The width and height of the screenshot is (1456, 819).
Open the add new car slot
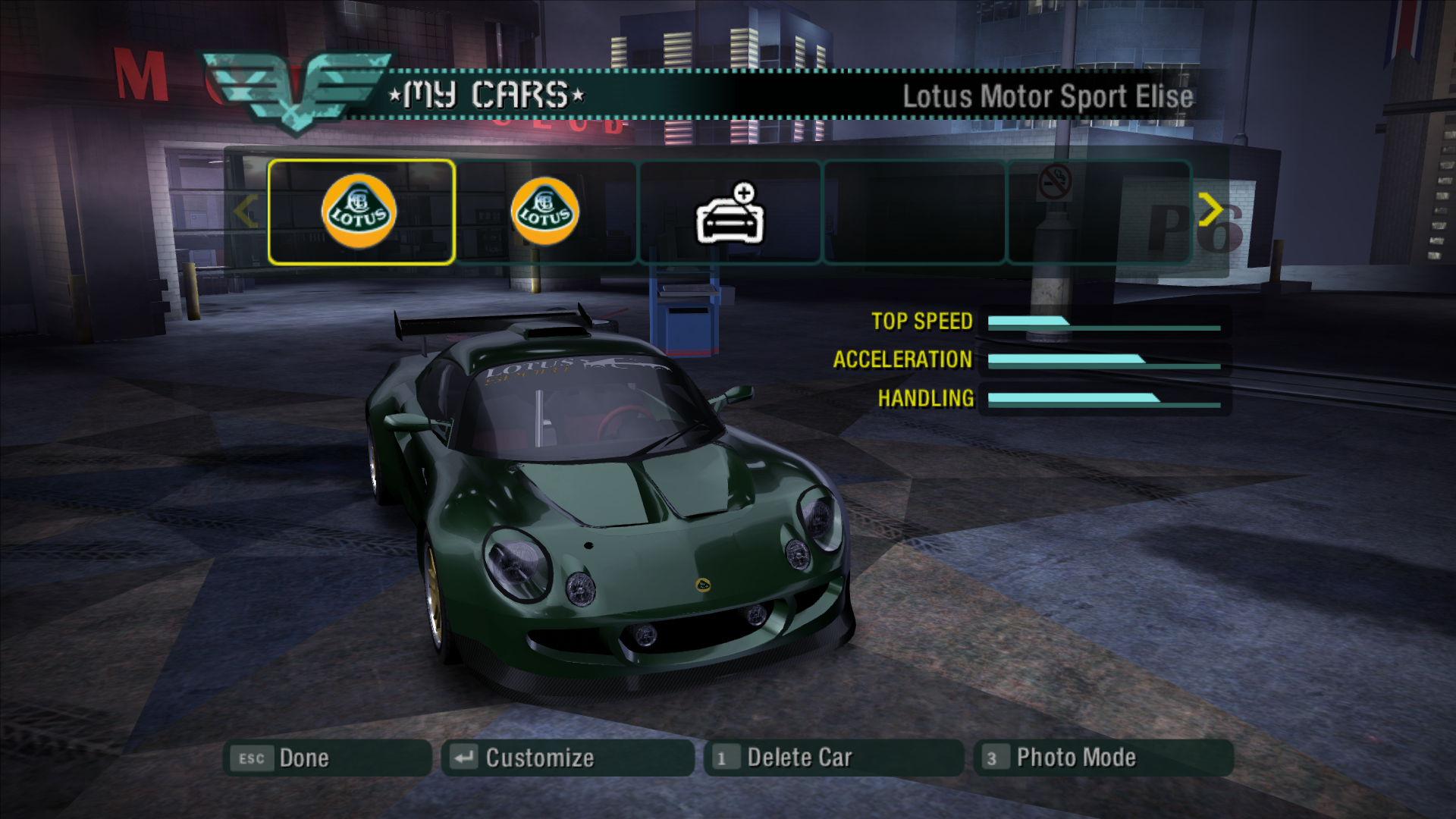(x=730, y=213)
